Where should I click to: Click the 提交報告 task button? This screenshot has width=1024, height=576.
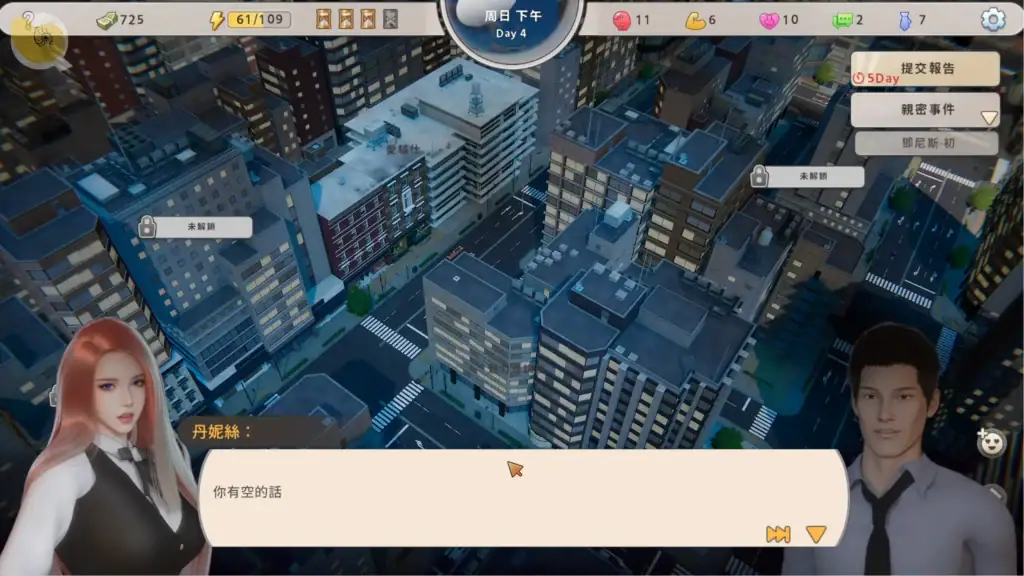pyautogui.click(x=925, y=69)
